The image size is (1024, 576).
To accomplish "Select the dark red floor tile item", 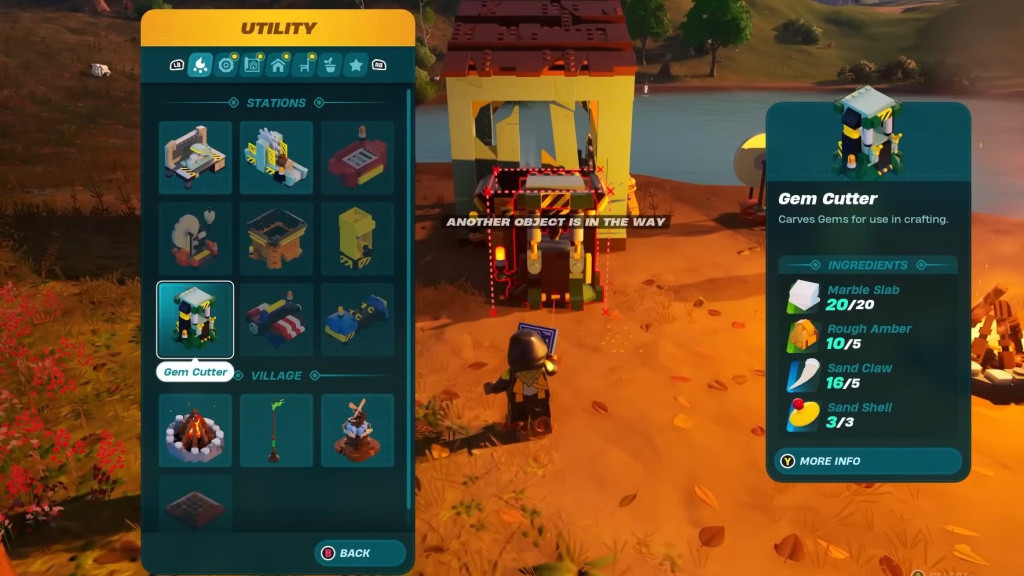I will point(195,503).
